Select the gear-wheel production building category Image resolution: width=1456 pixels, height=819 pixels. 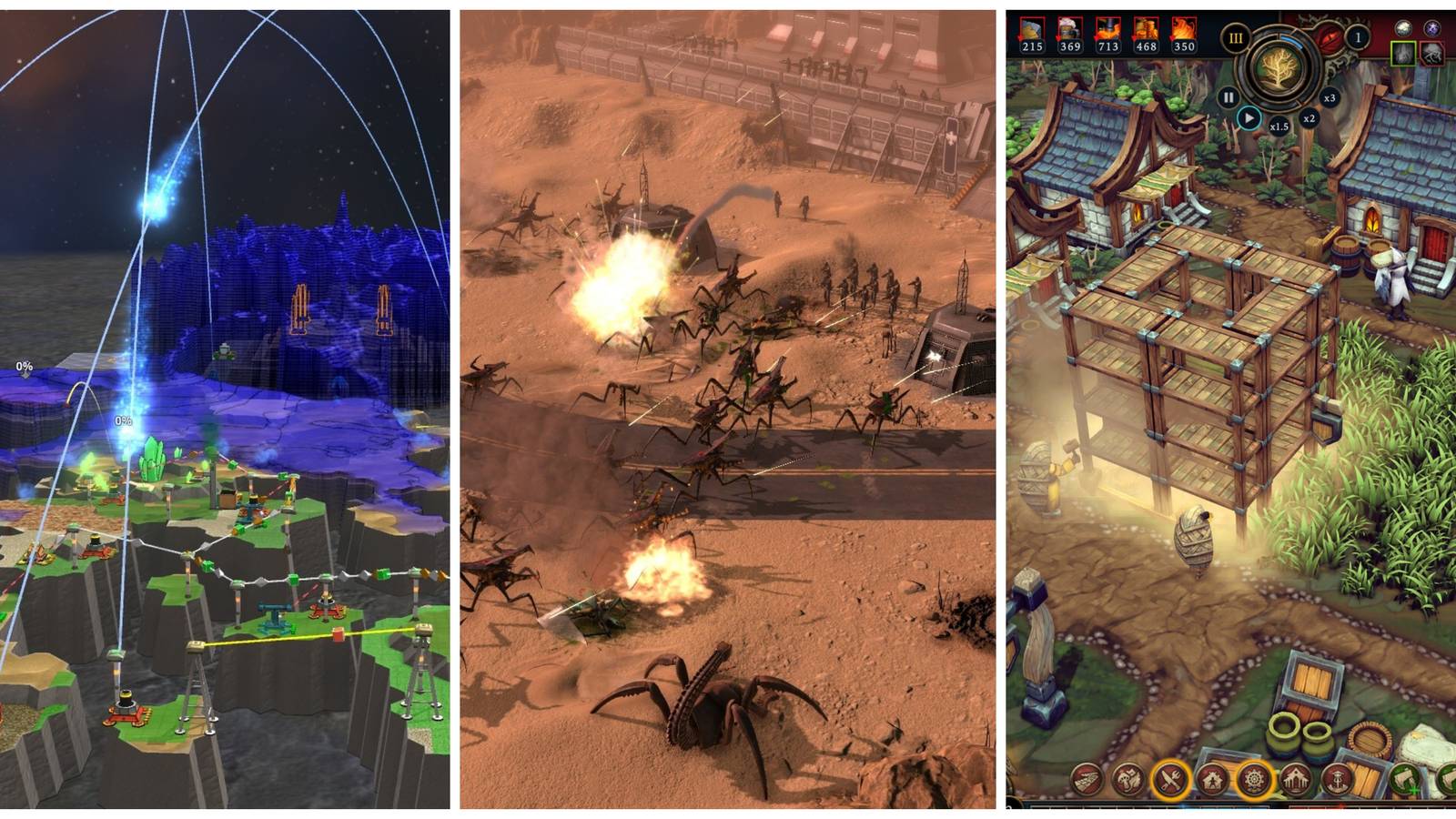[1254, 779]
